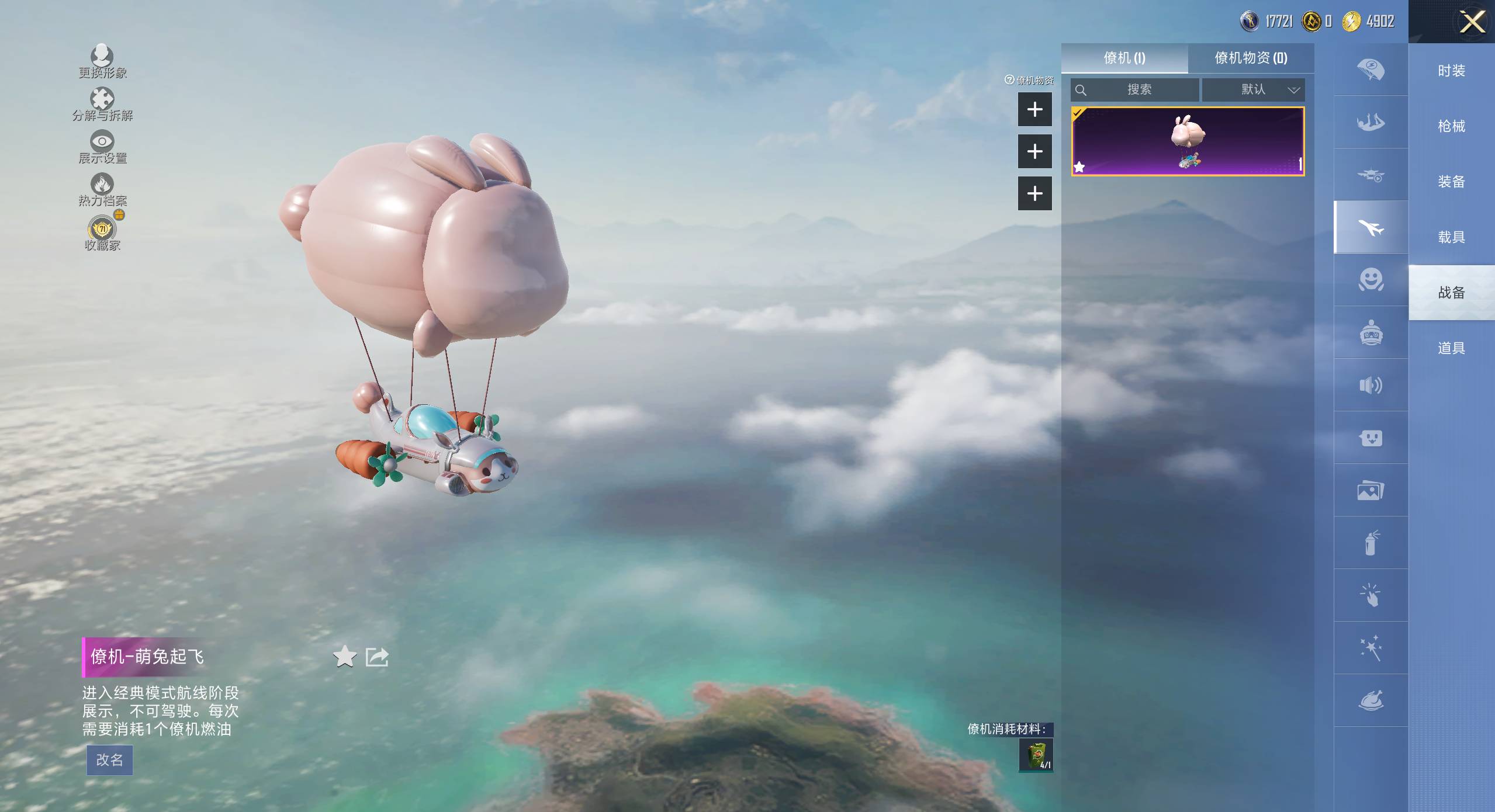Select the pink bunny wingman thumbnail

tap(1188, 141)
